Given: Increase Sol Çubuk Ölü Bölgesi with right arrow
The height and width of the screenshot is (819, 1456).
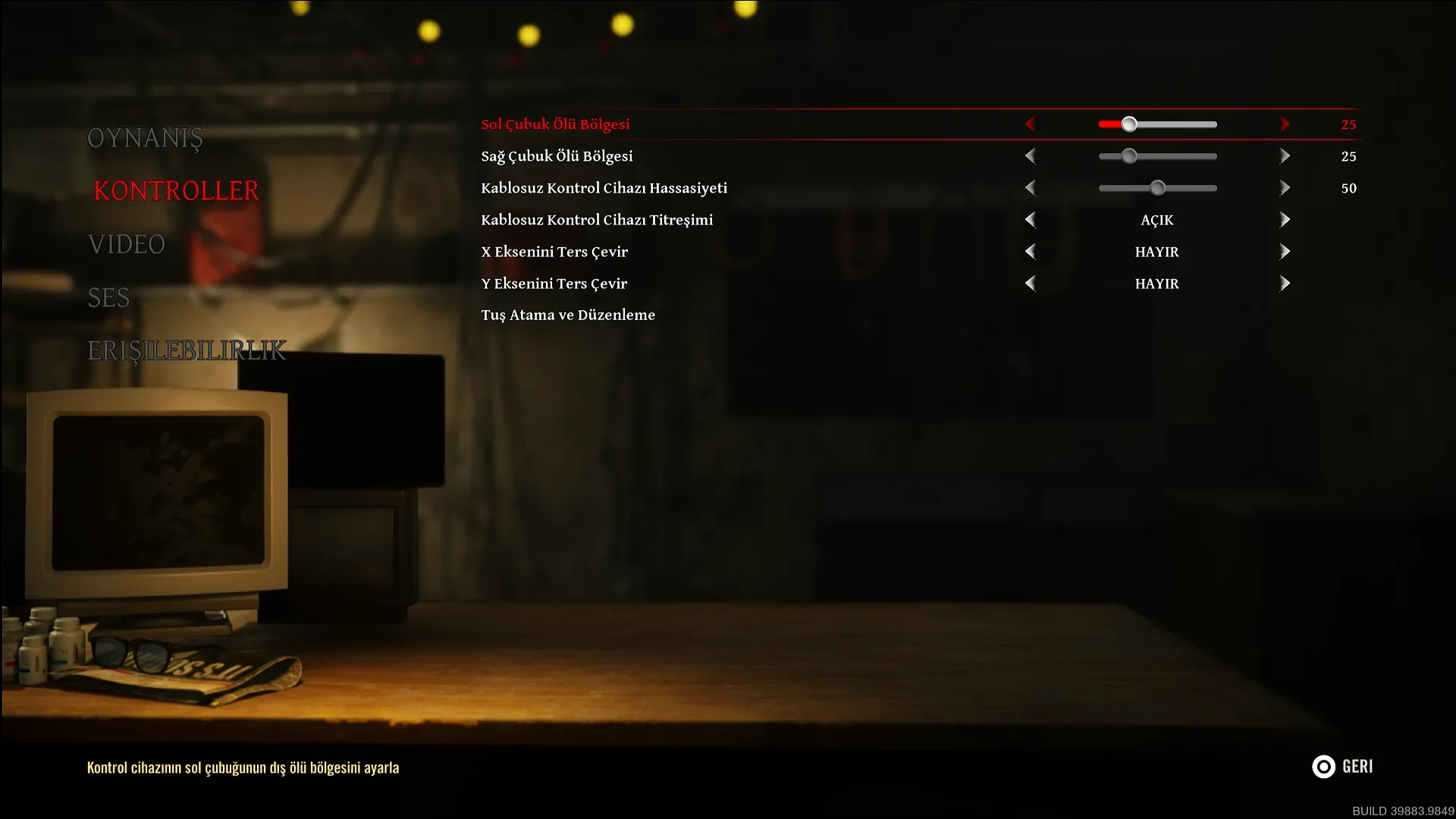Looking at the screenshot, I should tap(1285, 124).
